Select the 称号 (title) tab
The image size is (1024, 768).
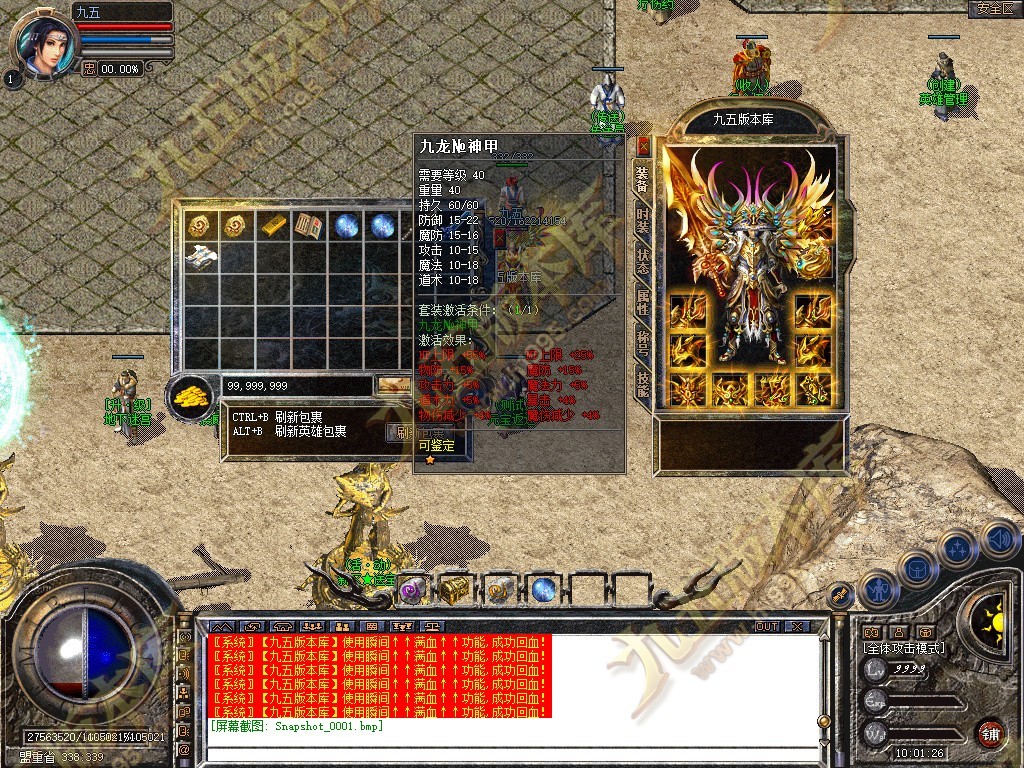643,344
